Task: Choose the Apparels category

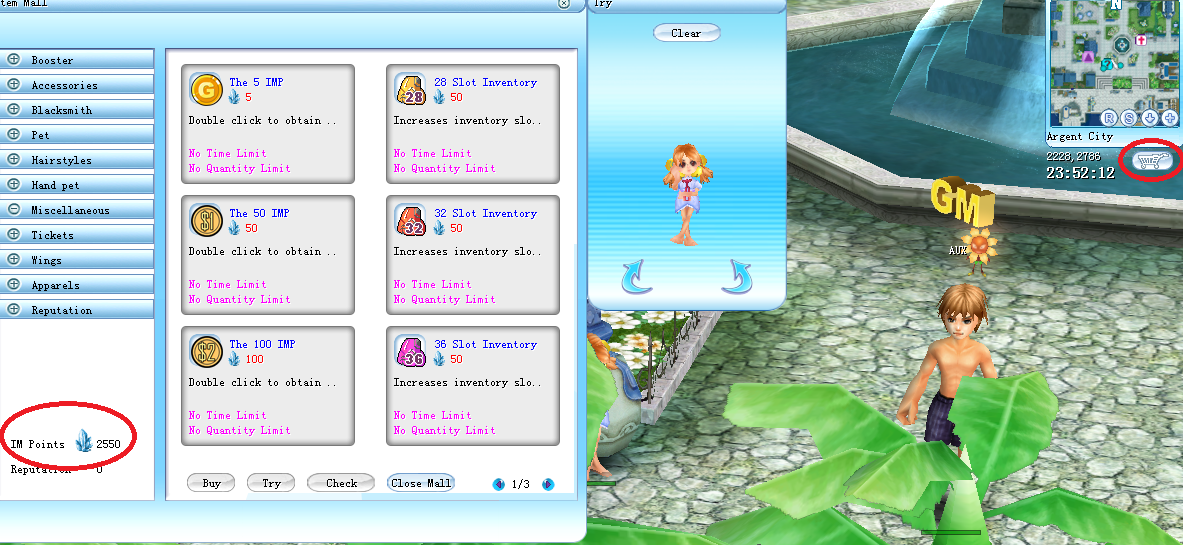Action: [55, 285]
